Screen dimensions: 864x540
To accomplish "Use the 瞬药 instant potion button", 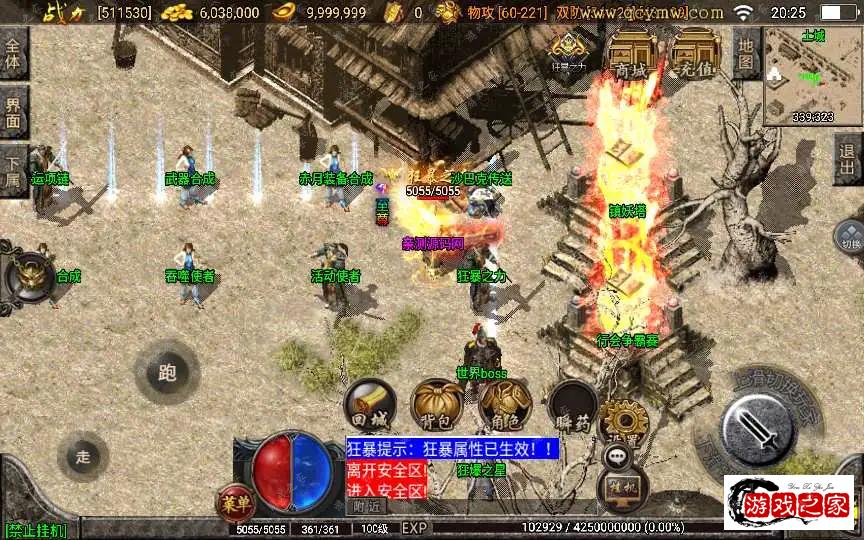I will (x=573, y=405).
